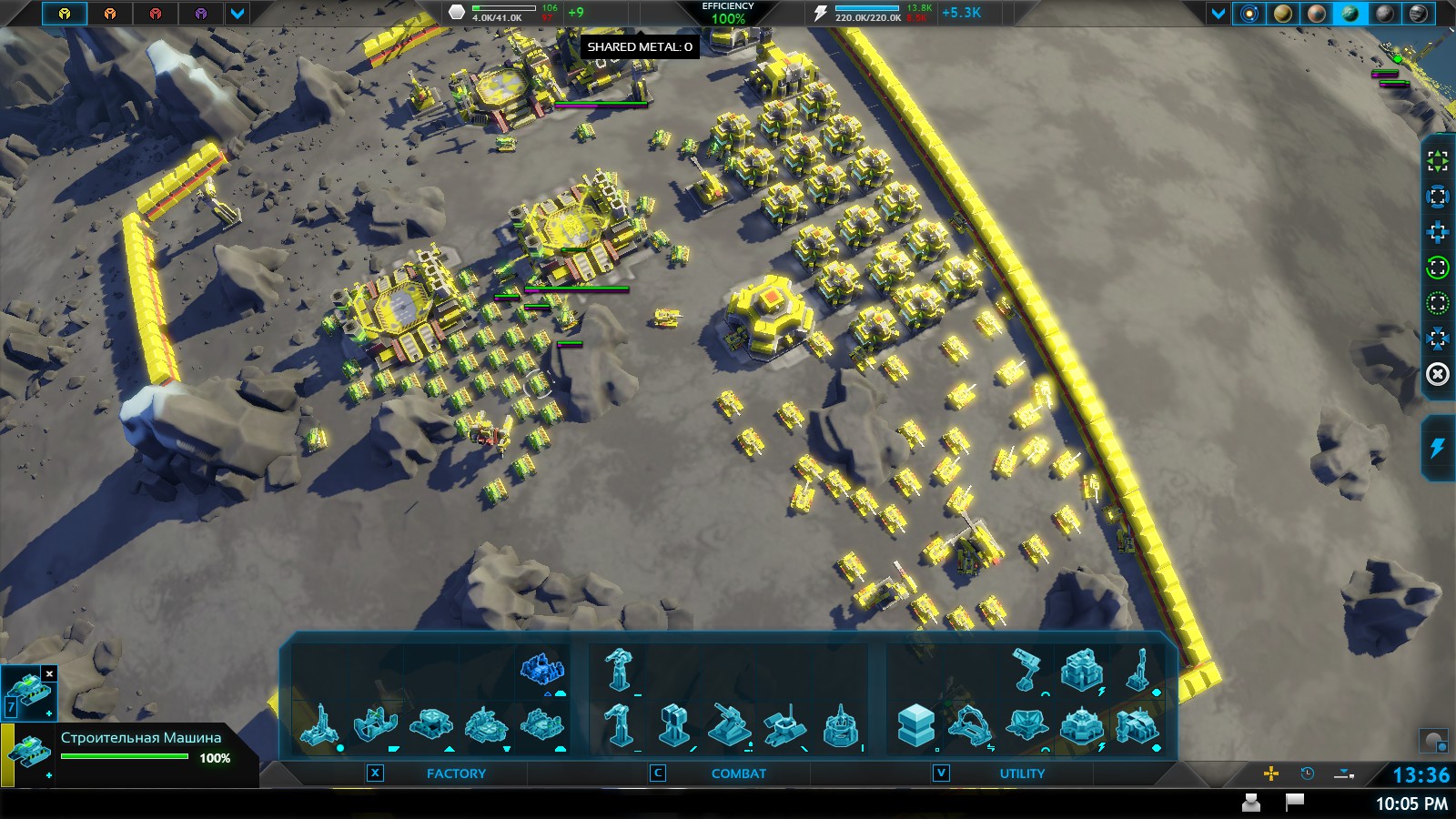Select the sun system view icon

[x=1249, y=14]
